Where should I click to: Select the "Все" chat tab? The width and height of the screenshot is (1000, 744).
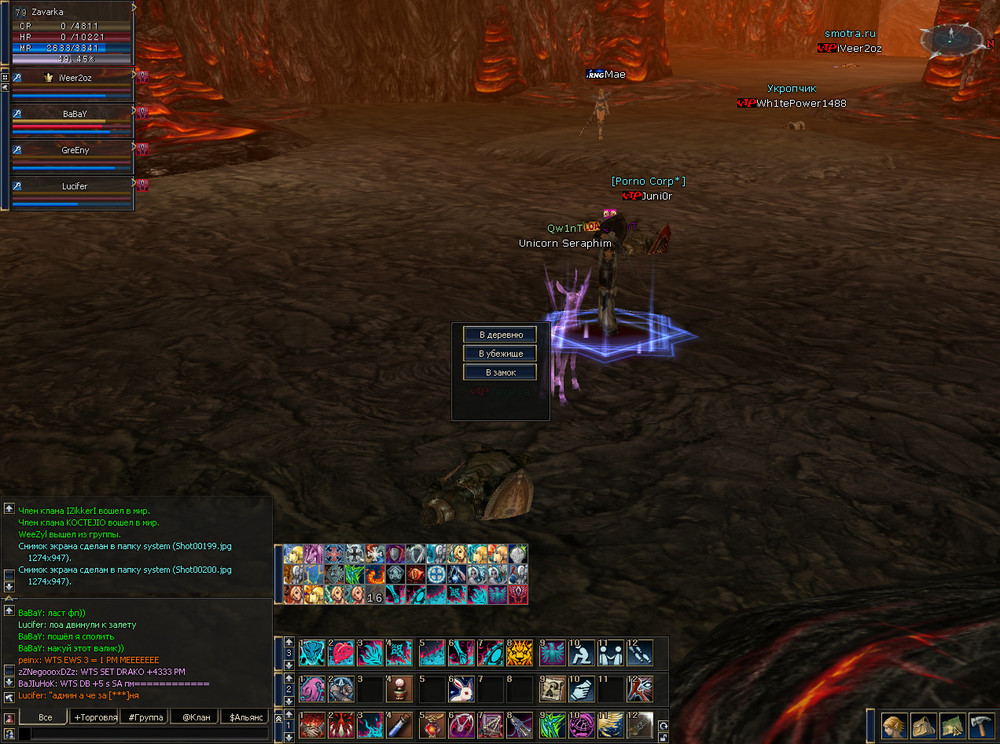(45, 717)
